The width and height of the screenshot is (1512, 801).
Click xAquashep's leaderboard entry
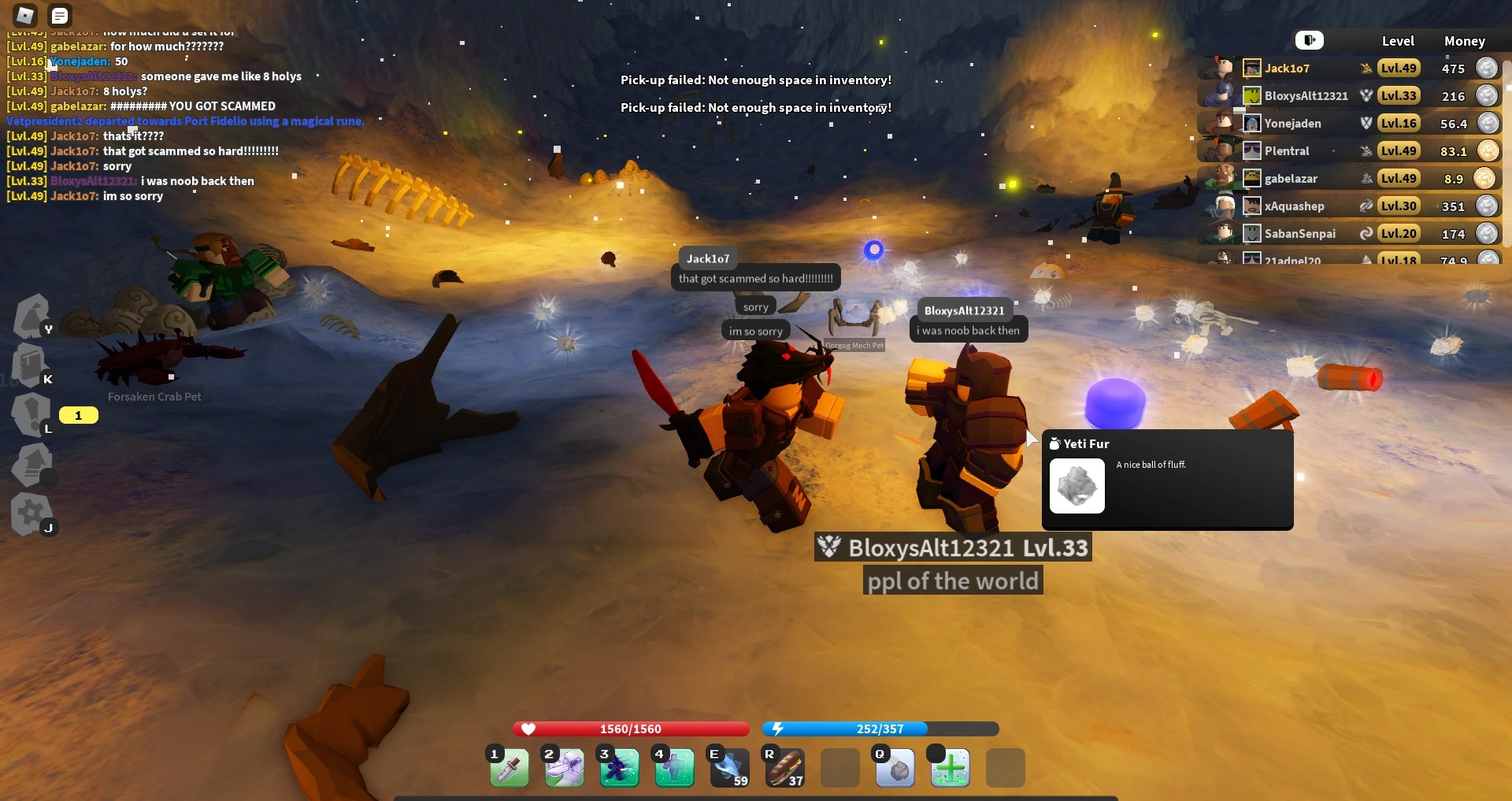1294,206
